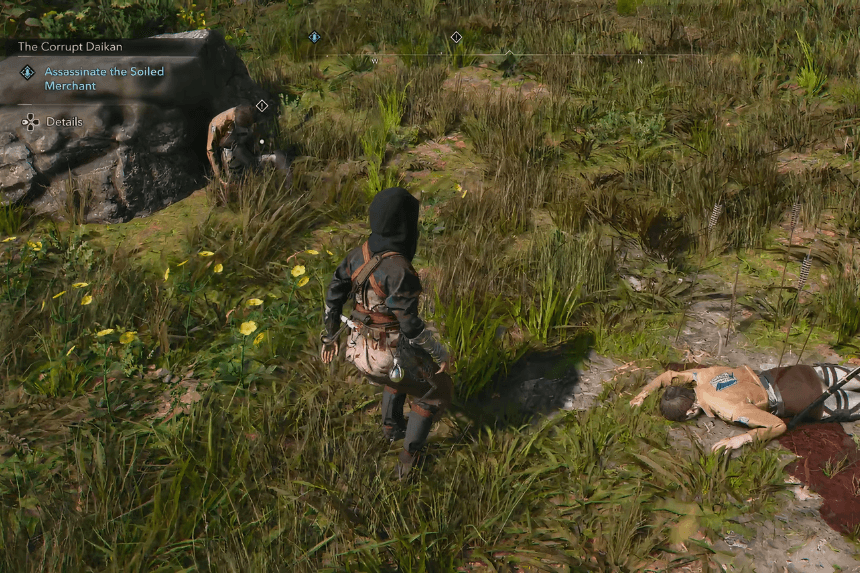Click the blue quest marker on the compass
Screen dimensions: 860x573
[x=314, y=37]
